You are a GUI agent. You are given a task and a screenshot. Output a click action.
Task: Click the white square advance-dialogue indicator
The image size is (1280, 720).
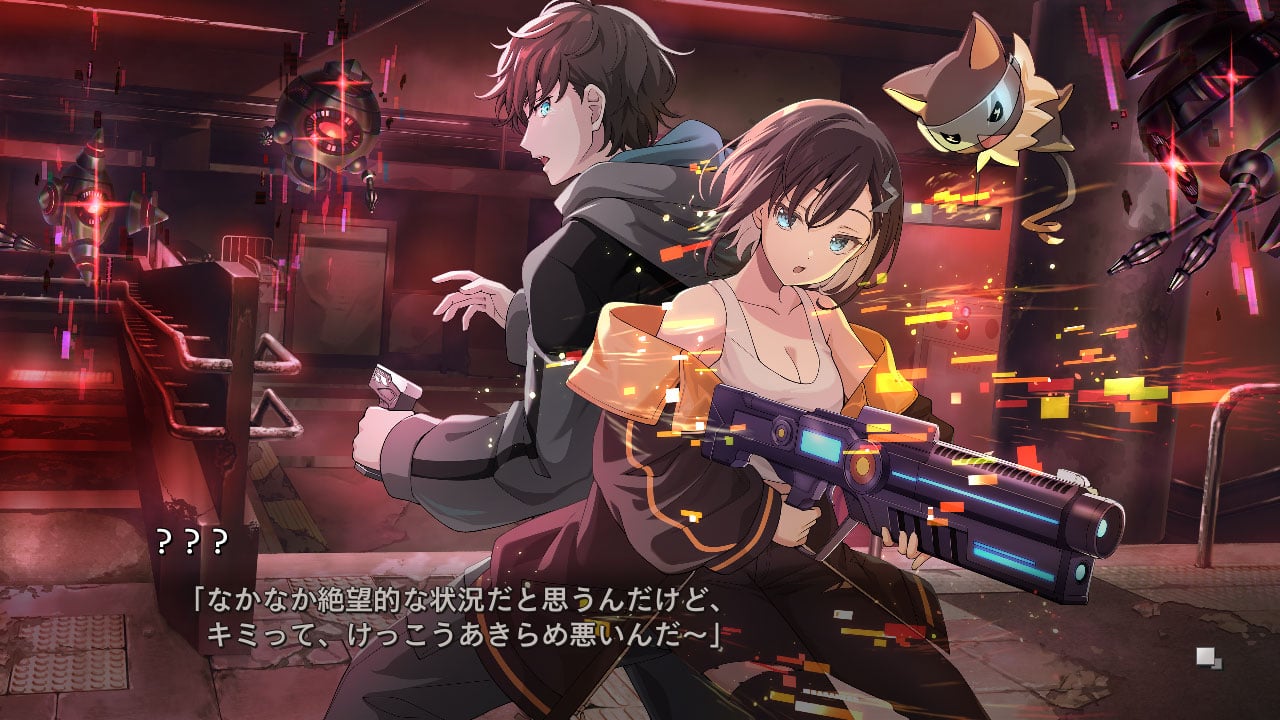coord(1209,657)
